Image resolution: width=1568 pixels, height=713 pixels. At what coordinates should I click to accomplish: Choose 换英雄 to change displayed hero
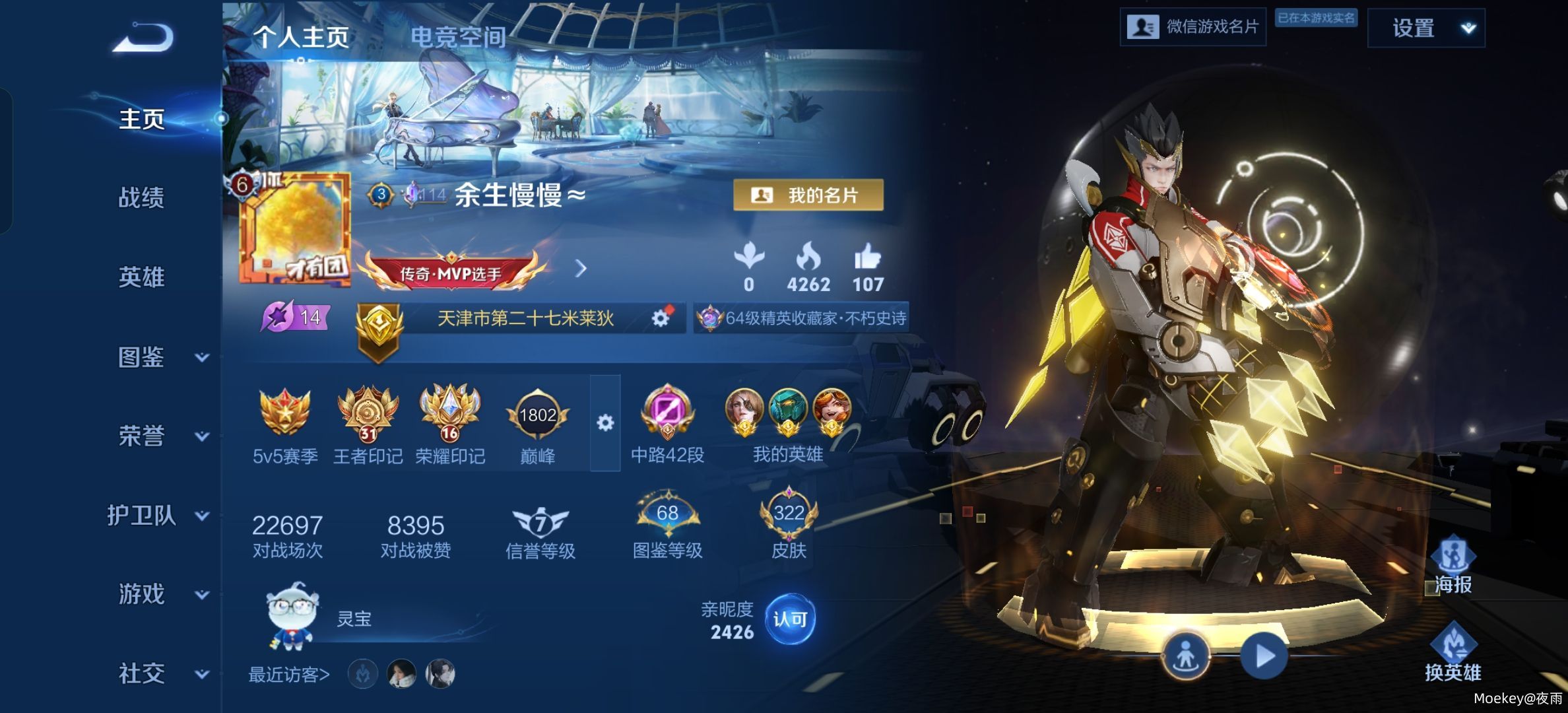pyautogui.click(x=1453, y=654)
